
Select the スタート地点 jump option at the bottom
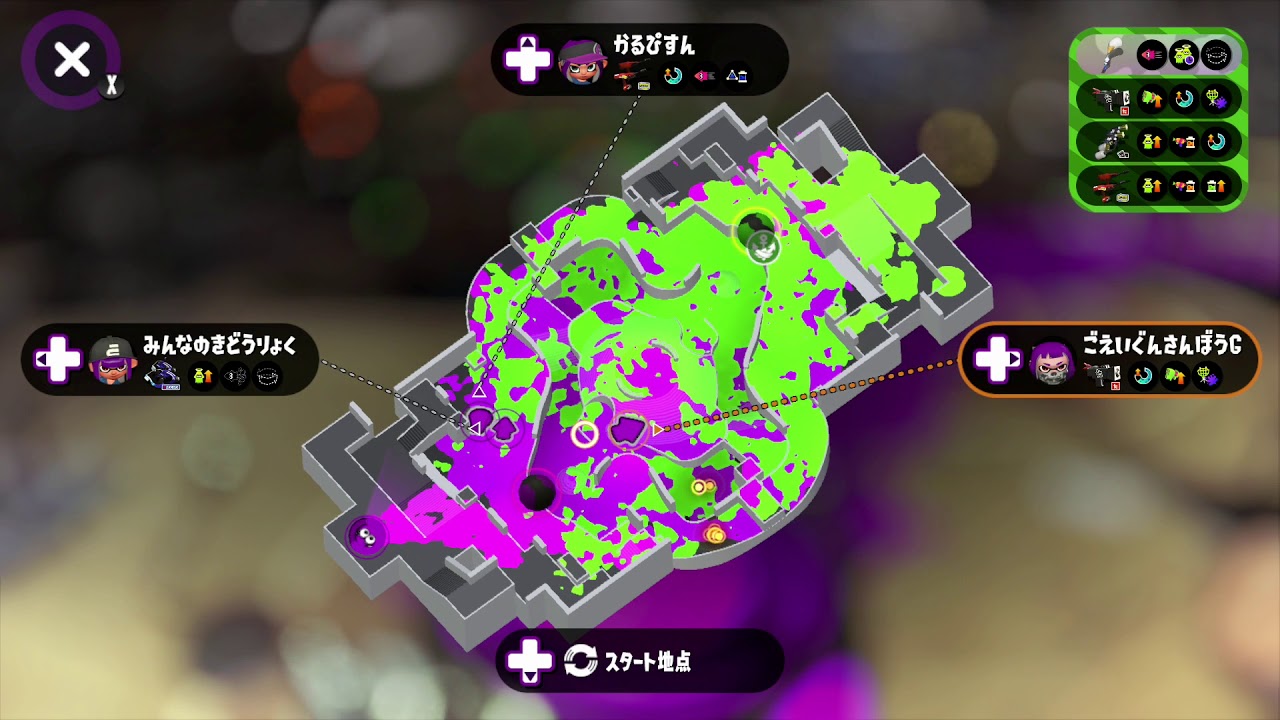tap(640, 660)
